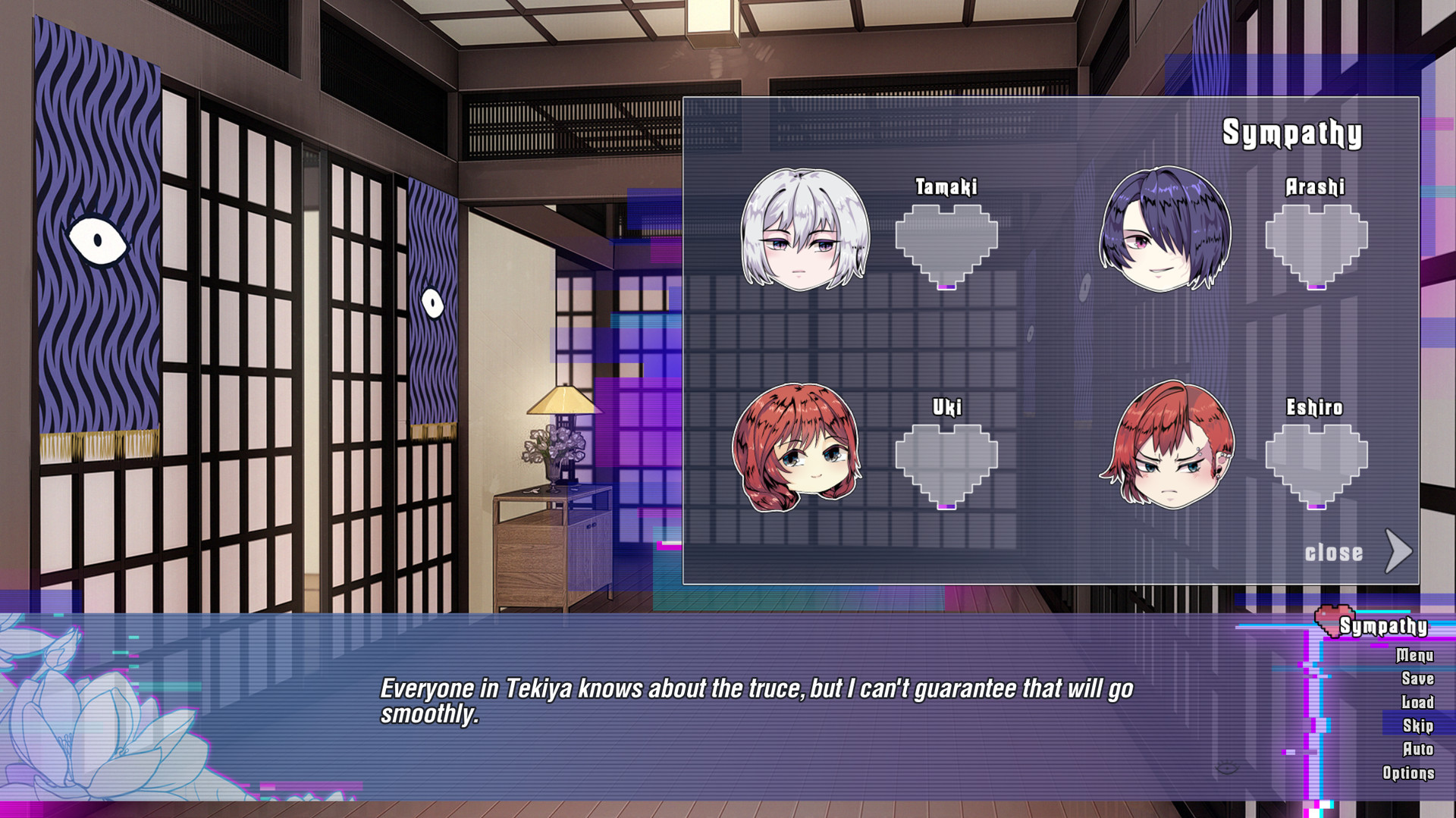
Task: Open the Save screen
Action: click(1417, 679)
